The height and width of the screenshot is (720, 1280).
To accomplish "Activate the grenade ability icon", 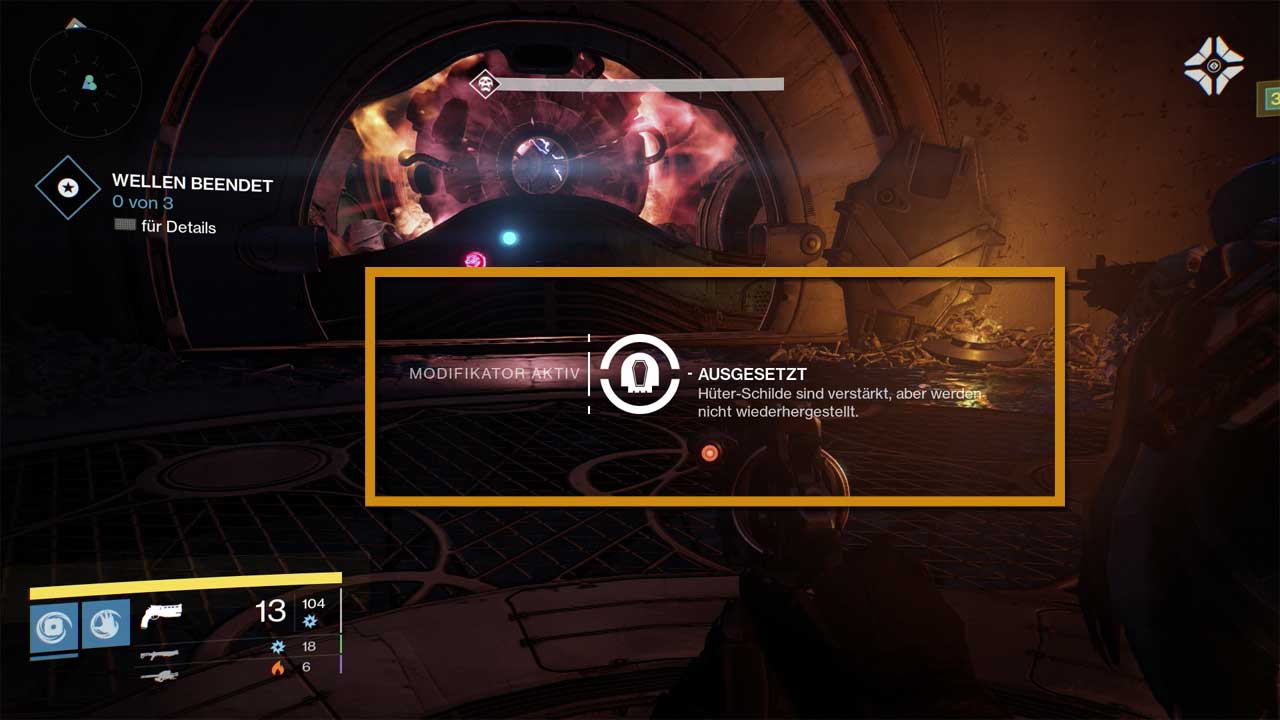I will click(54, 625).
